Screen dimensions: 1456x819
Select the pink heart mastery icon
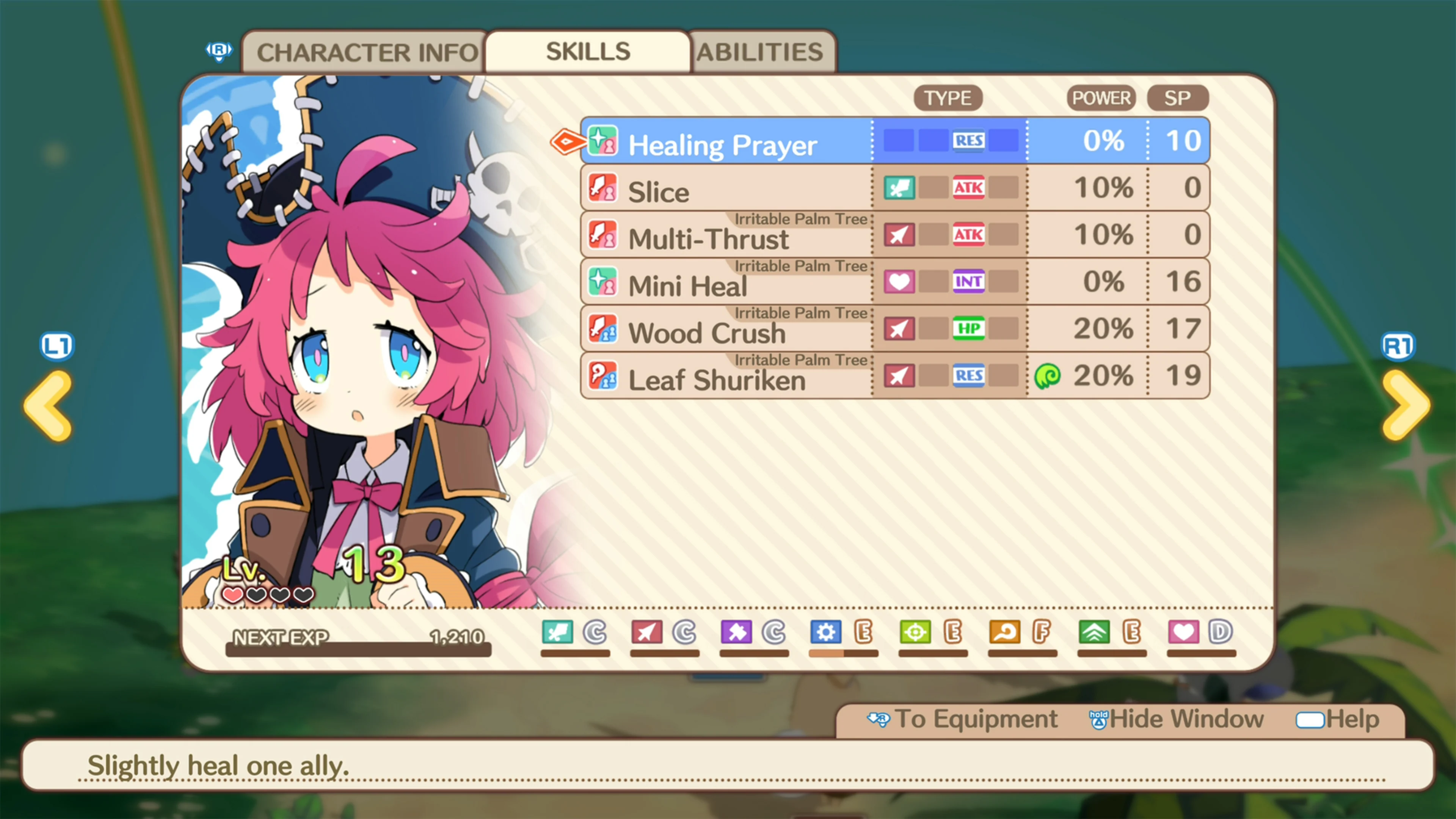(1183, 632)
